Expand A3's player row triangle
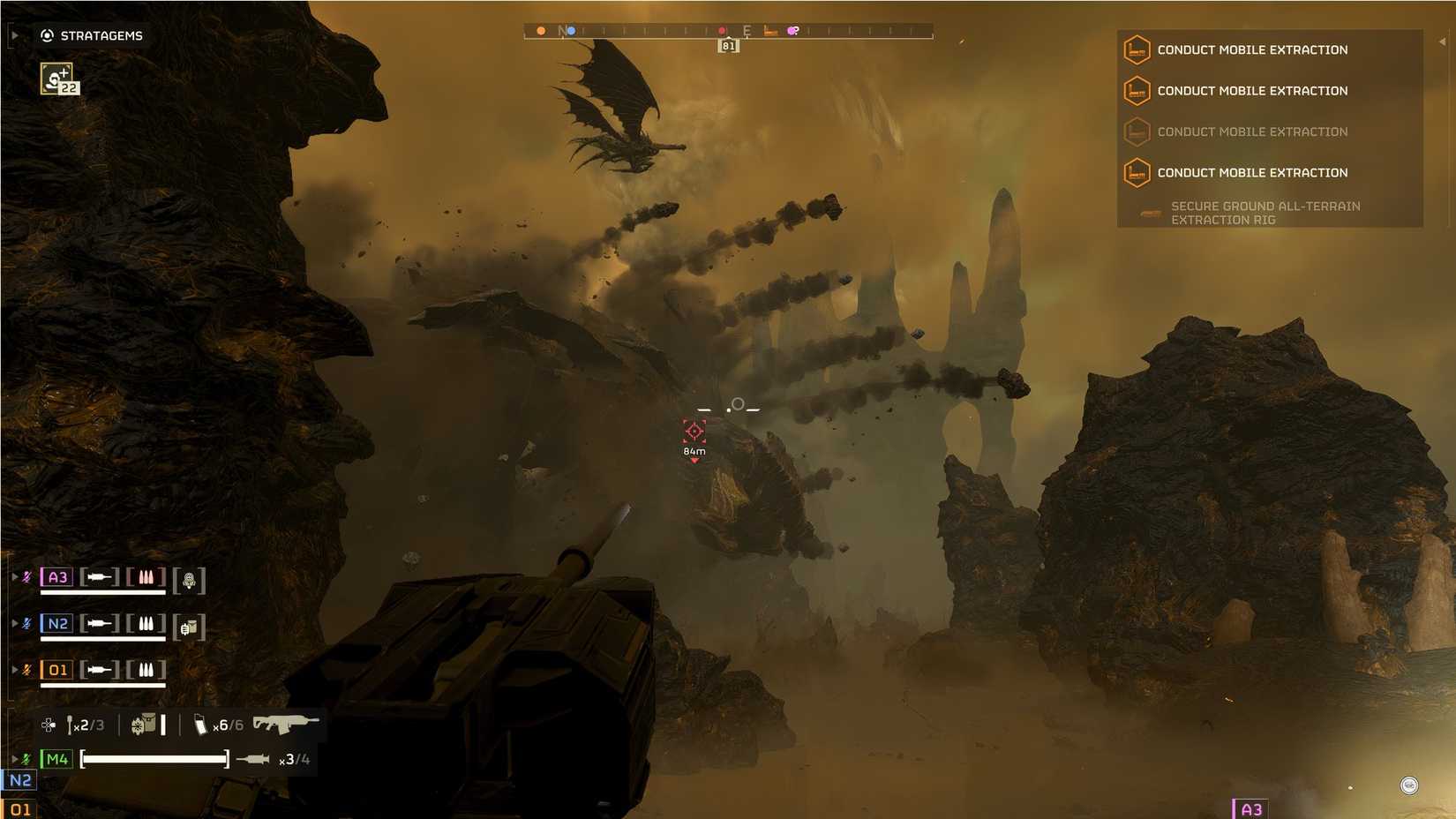Viewport: 1456px width, 819px height. 14,576
